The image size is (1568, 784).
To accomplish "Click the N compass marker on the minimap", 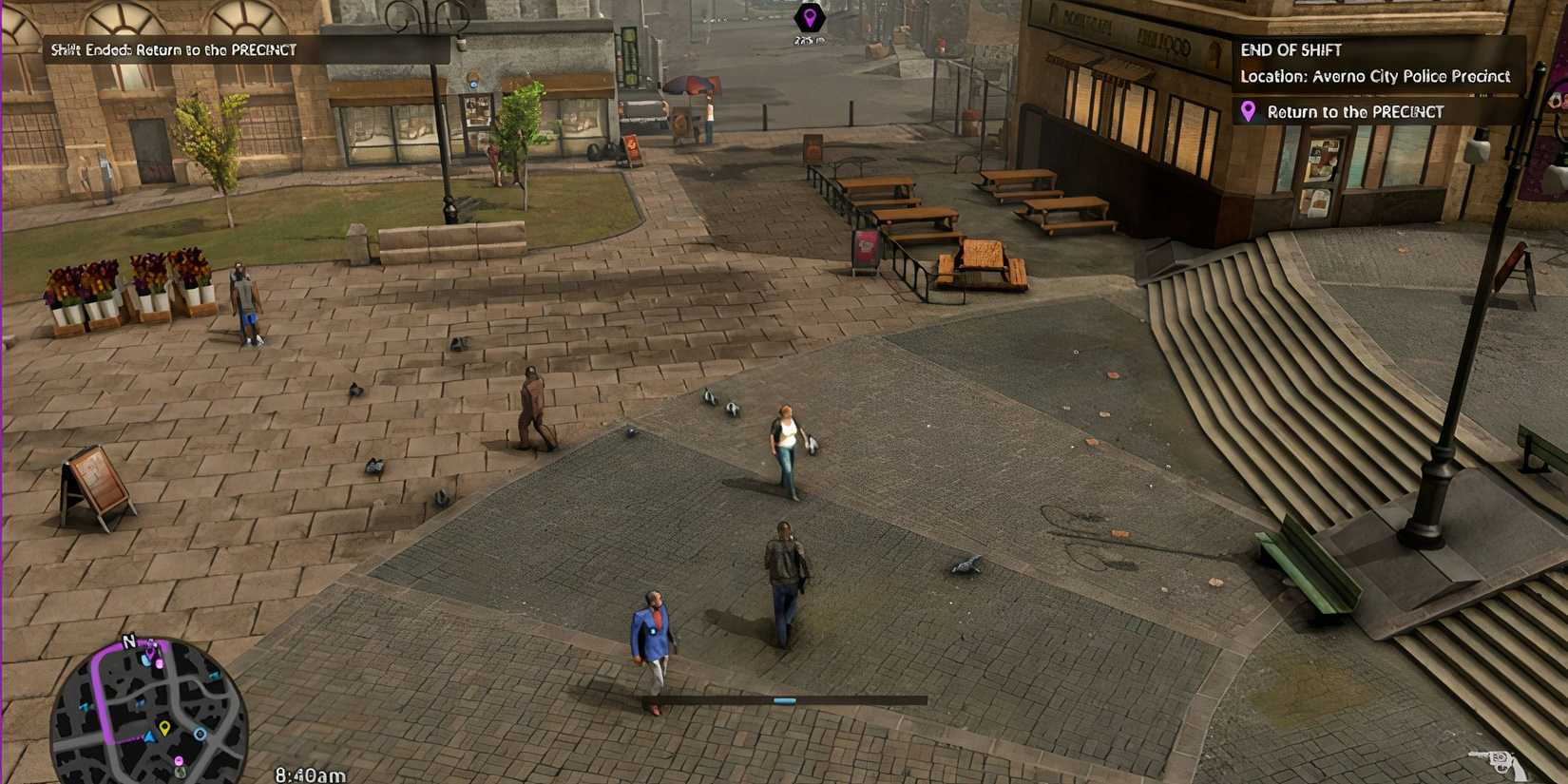I will click(x=129, y=640).
